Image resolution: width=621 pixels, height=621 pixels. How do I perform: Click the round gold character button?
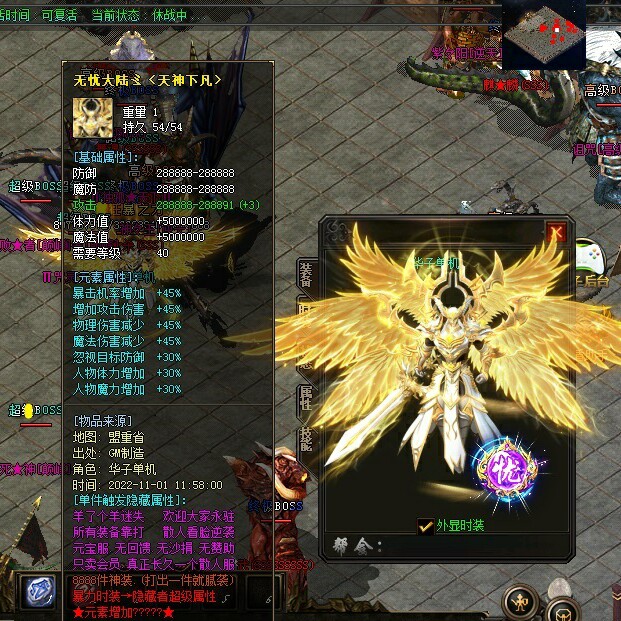tap(521, 601)
